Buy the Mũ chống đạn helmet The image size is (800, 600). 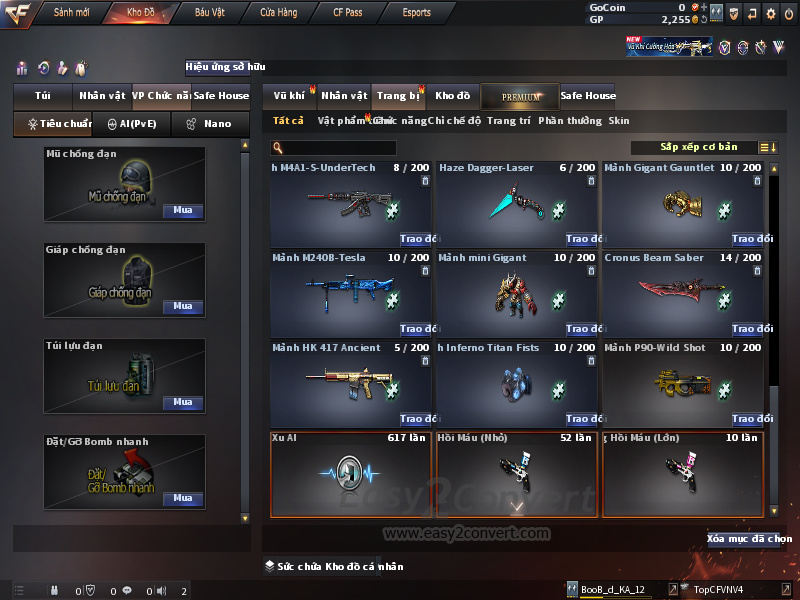(x=182, y=211)
